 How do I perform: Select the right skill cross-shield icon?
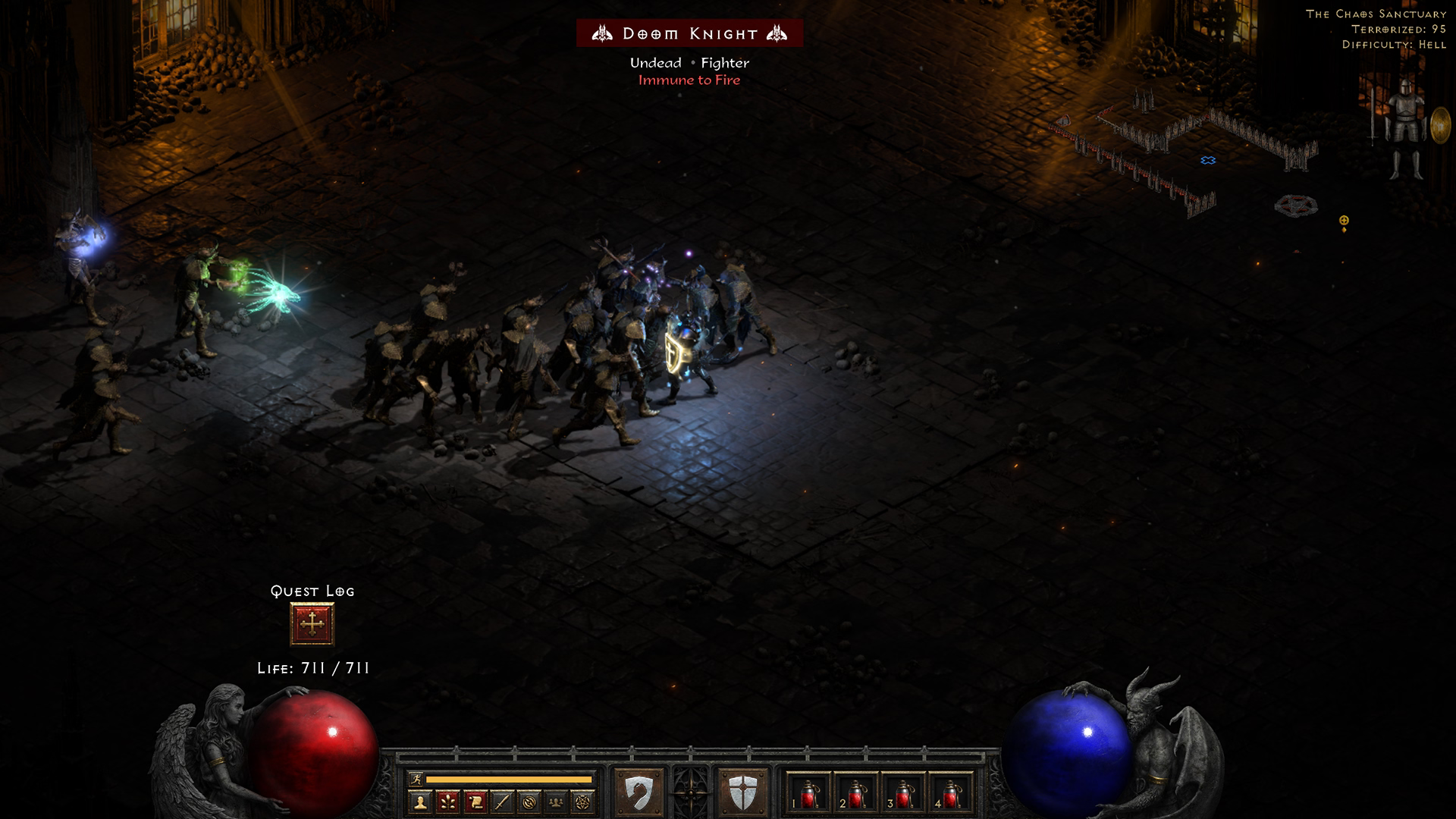point(742,793)
